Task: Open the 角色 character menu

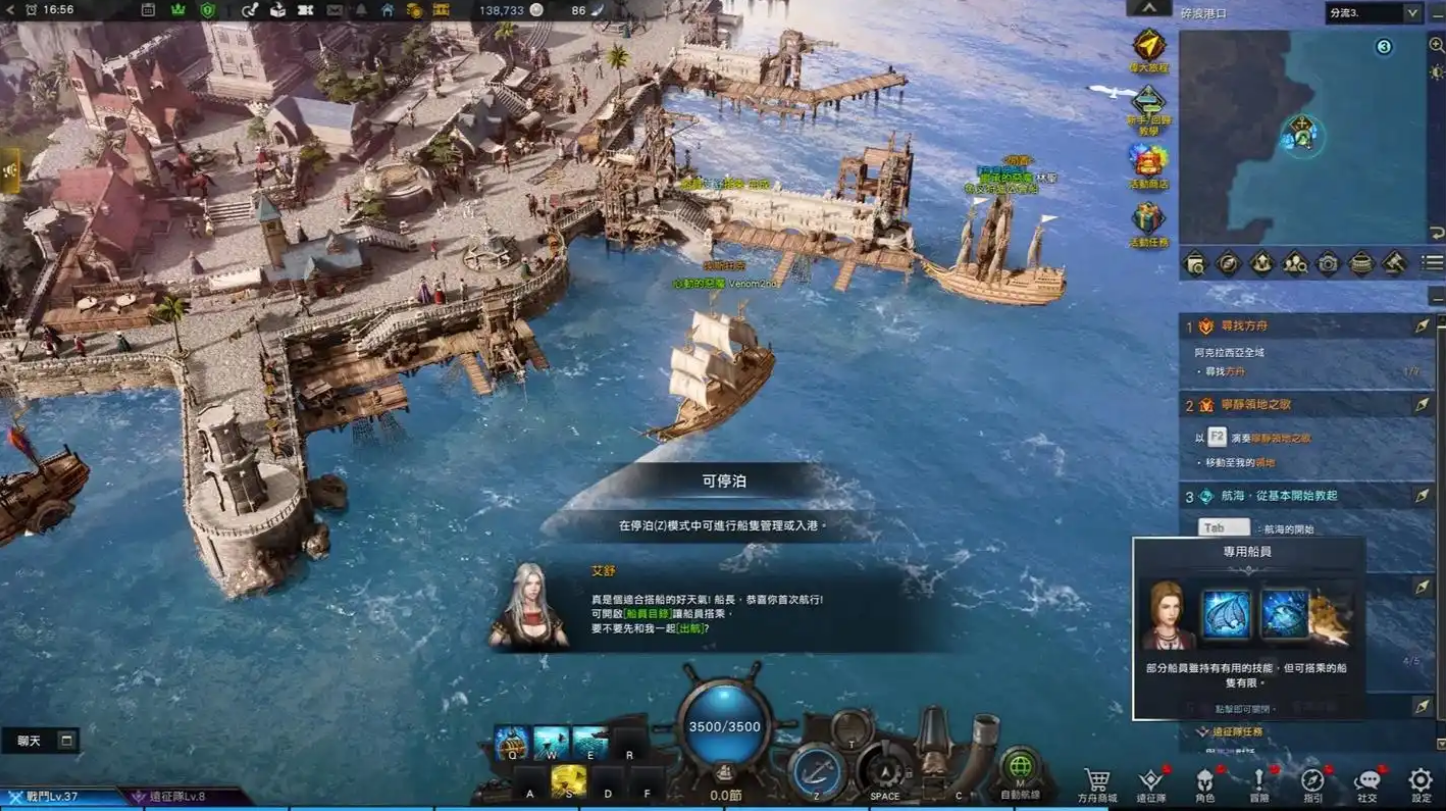Action: 1205,781
